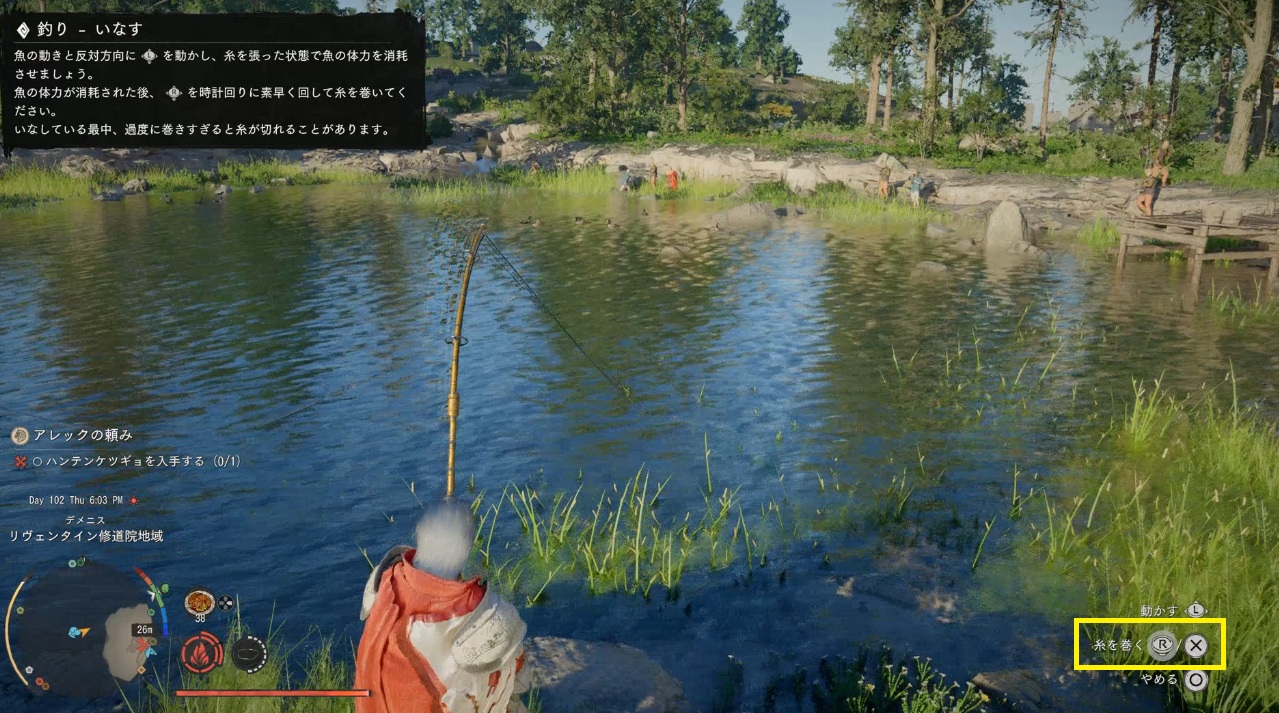Activate the red flame skill icon
Viewport: 1279px width, 713px height.
(201, 653)
